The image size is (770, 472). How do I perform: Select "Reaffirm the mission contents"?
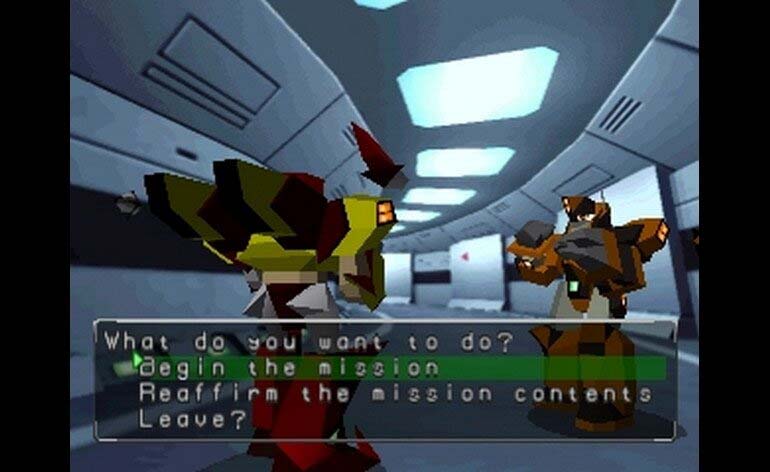tap(395, 393)
